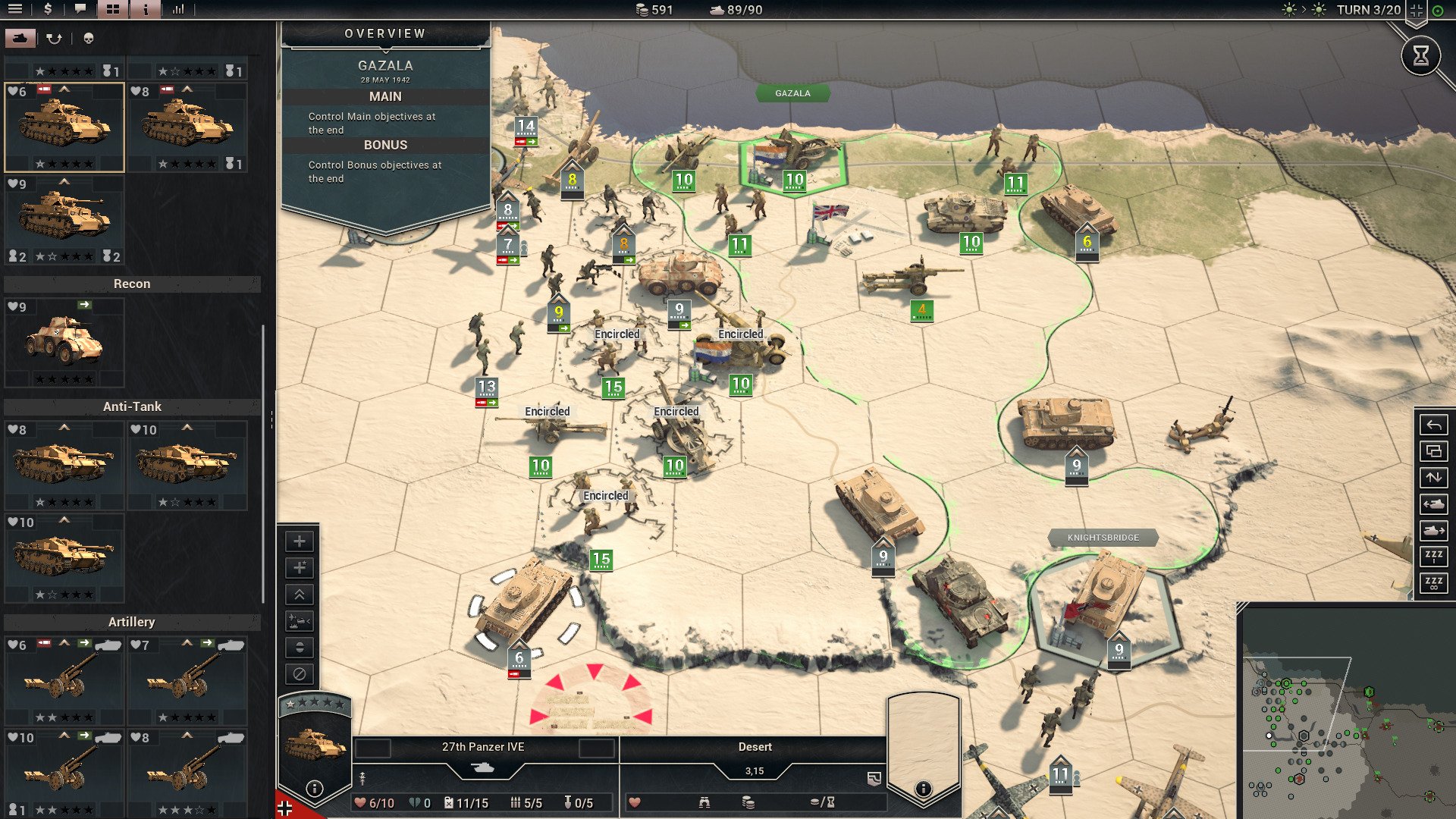Open Desert terrain info button

coord(923,789)
